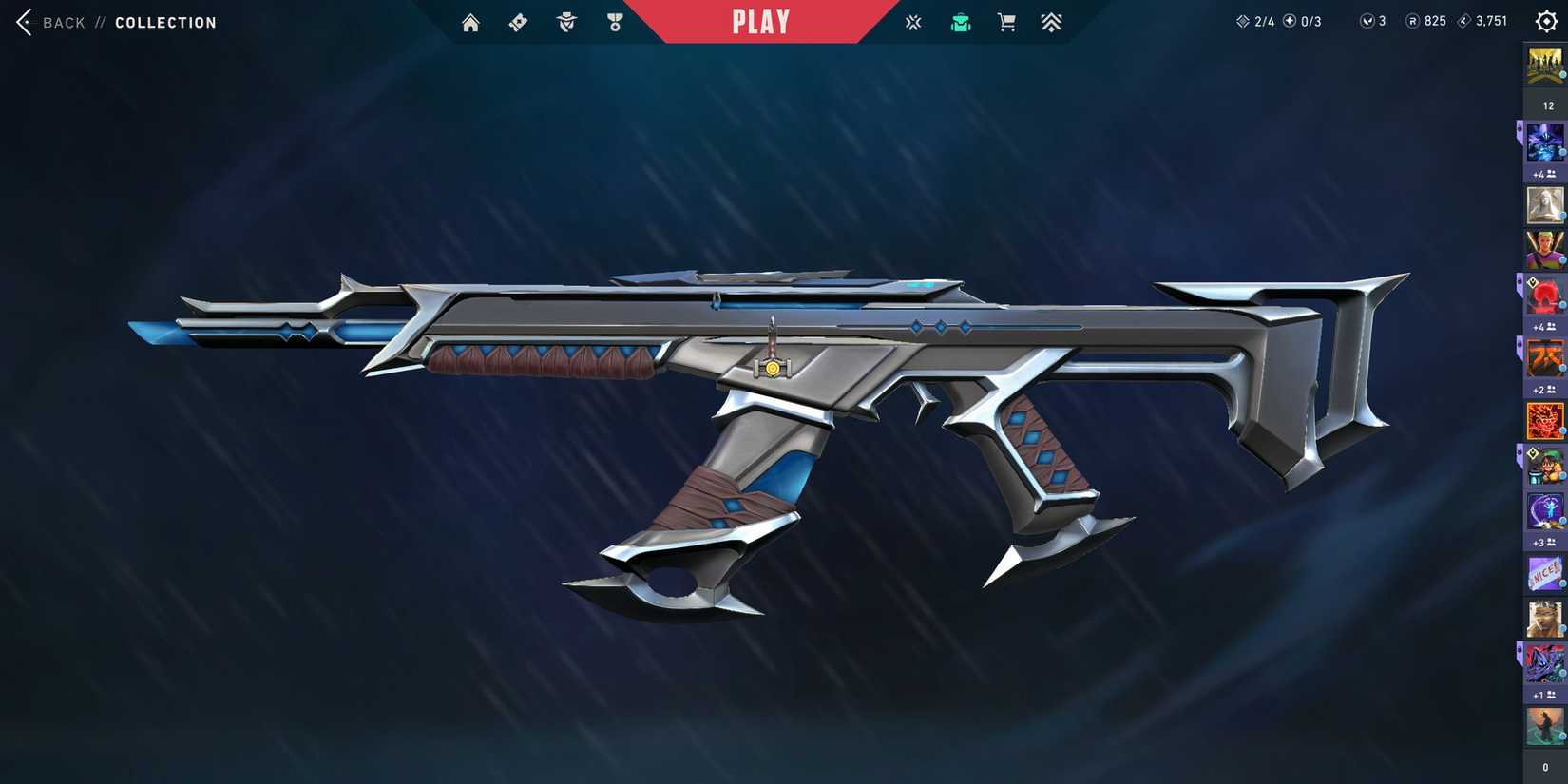Open the settings gear menu
Image resolution: width=1568 pixels, height=784 pixels.
pos(1546,20)
